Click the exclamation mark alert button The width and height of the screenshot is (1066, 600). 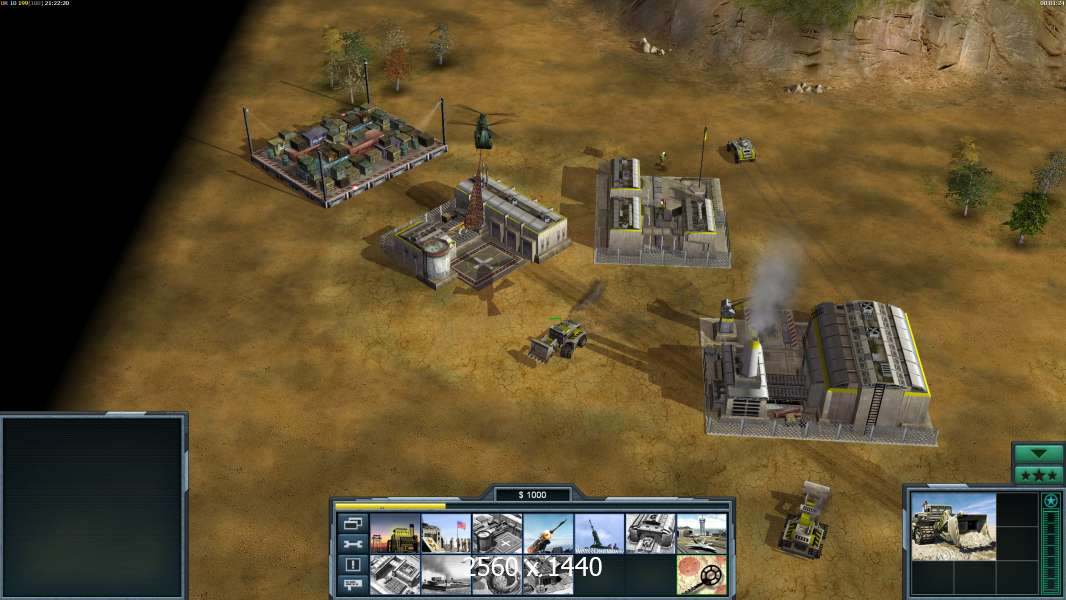point(352,564)
